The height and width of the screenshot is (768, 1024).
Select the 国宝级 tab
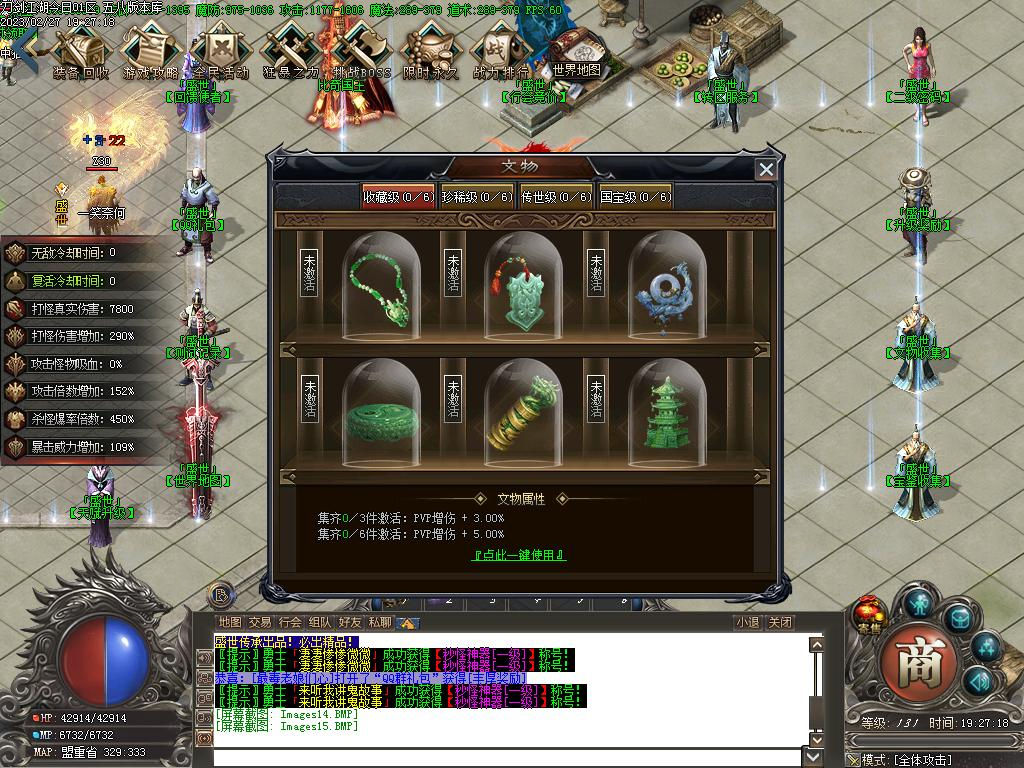tap(634, 197)
